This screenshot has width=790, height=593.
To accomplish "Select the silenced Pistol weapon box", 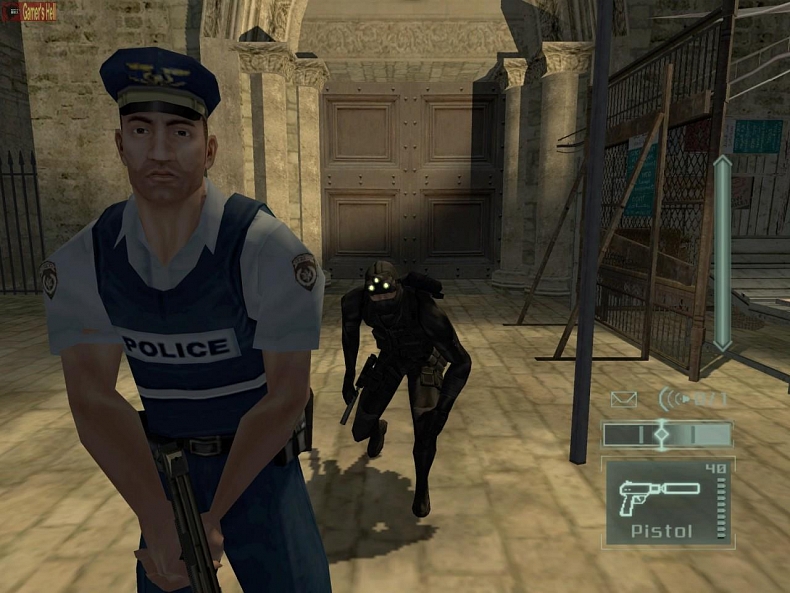I will (667, 501).
